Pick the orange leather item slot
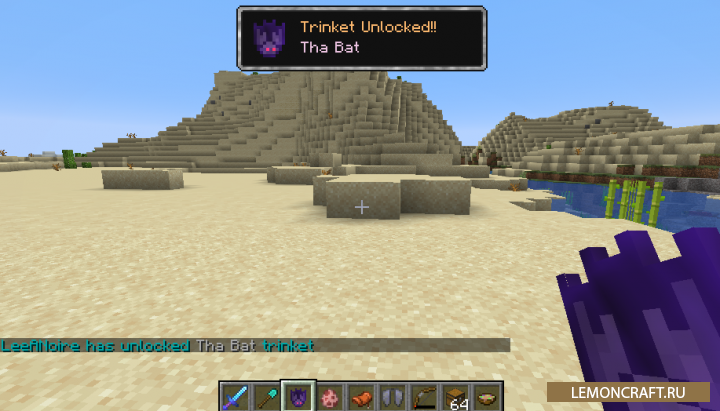 (x=360, y=396)
